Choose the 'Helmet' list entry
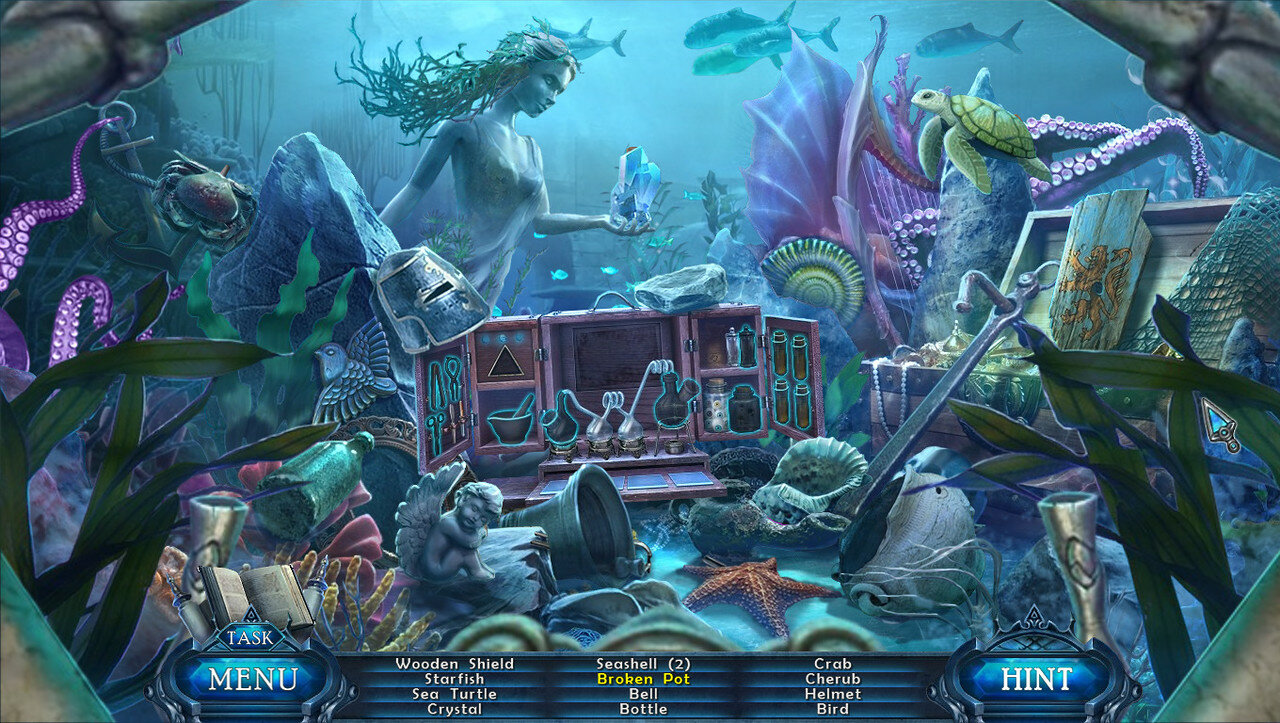 coord(832,694)
